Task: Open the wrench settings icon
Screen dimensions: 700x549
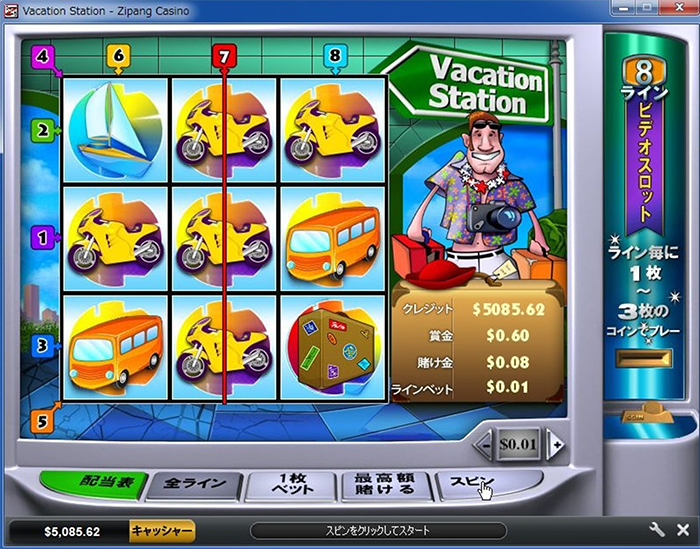Action: click(x=657, y=530)
